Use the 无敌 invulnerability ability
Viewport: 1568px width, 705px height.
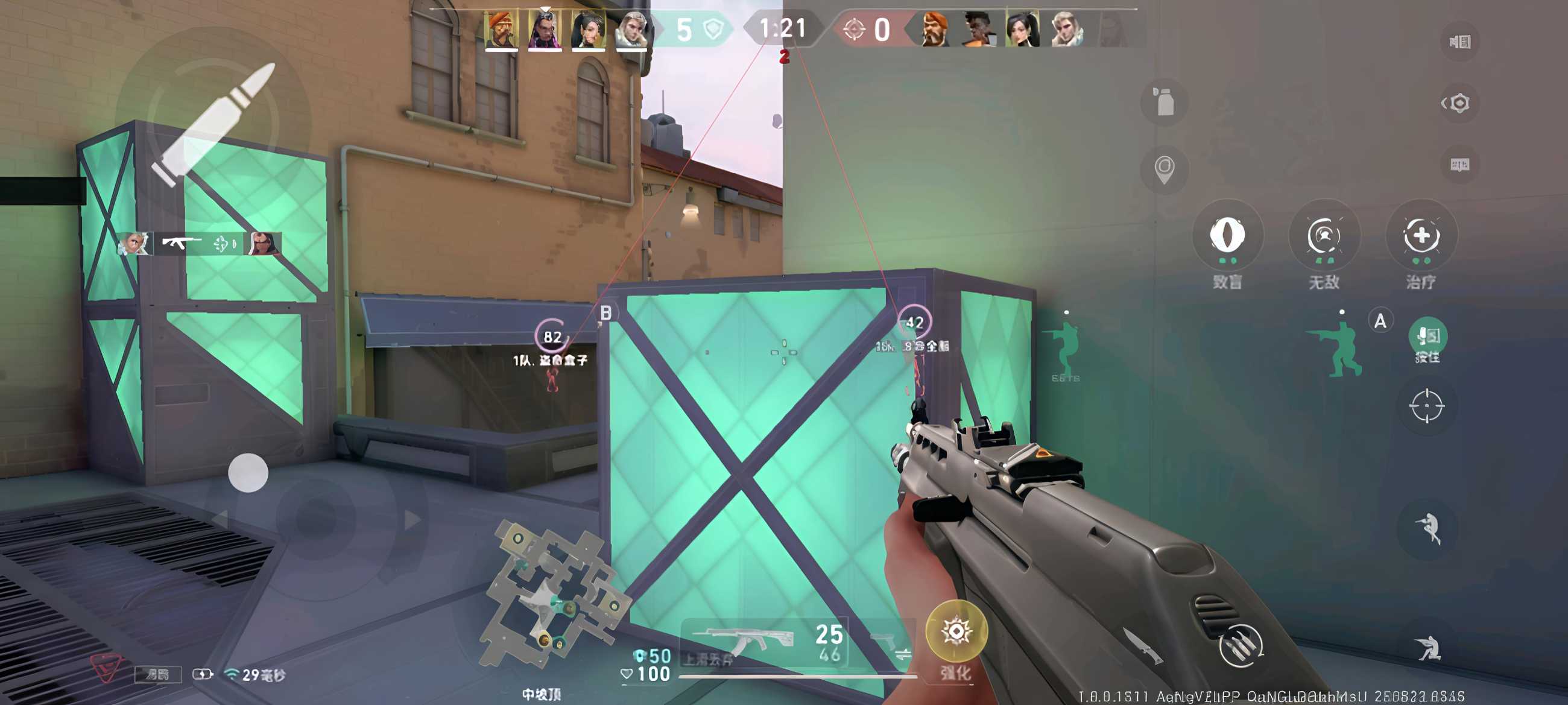tap(1324, 236)
